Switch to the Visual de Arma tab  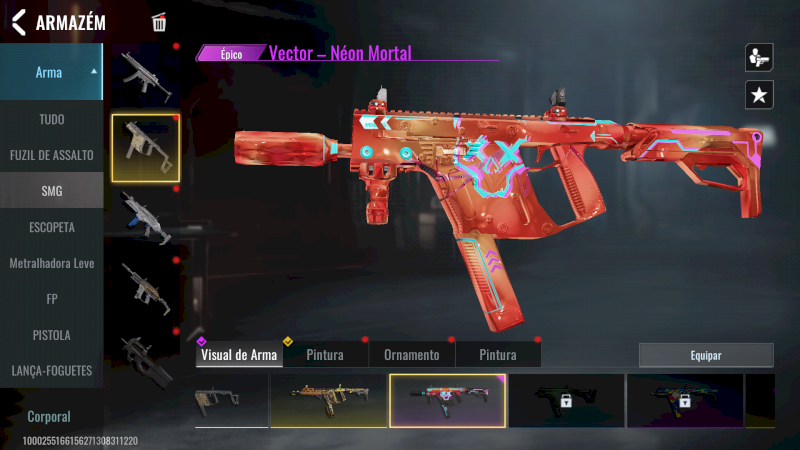239,355
